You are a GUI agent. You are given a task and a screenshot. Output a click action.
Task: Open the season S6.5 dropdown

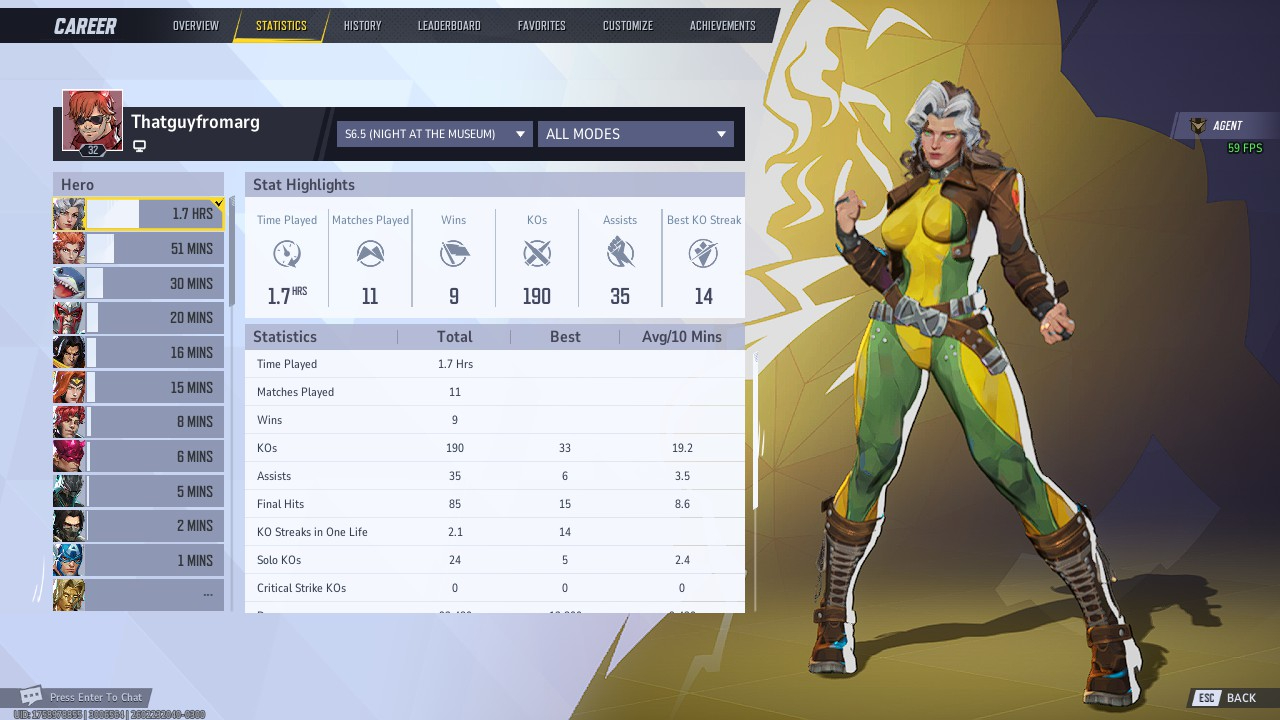pos(434,134)
